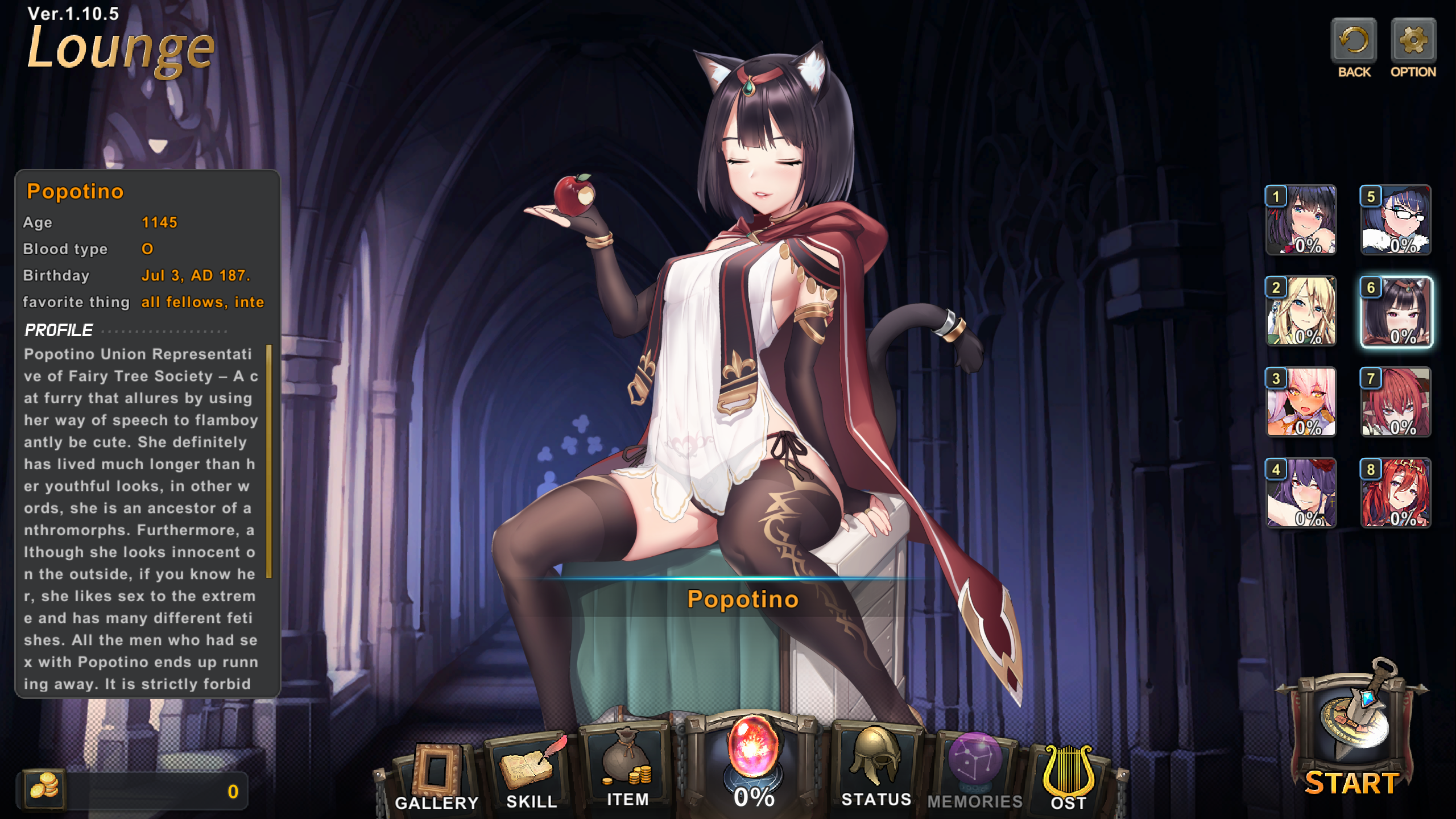Pick crowned red-haired portrait 8
1456x819 pixels.
1396,493
